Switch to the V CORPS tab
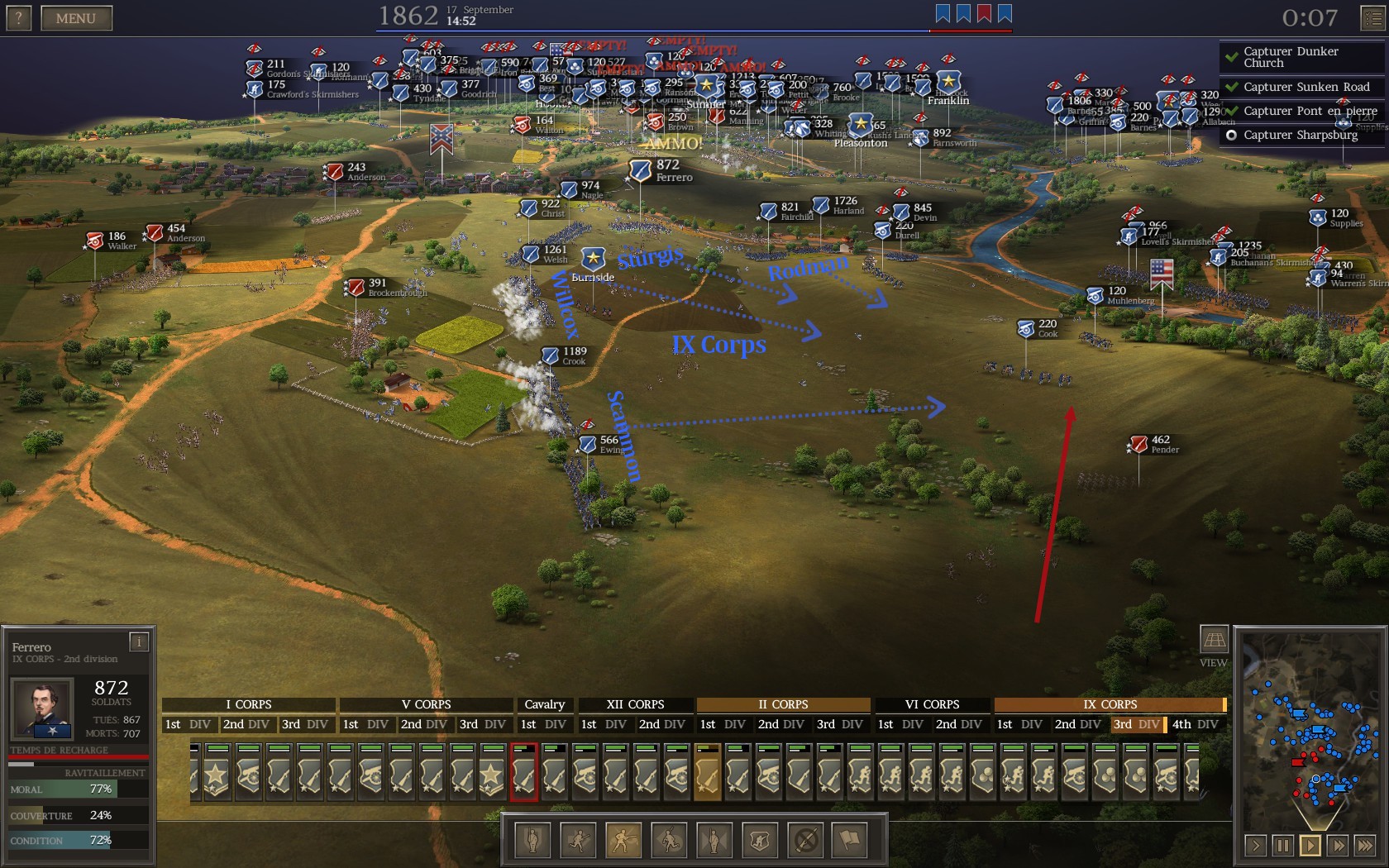 click(x=426, y=704)
